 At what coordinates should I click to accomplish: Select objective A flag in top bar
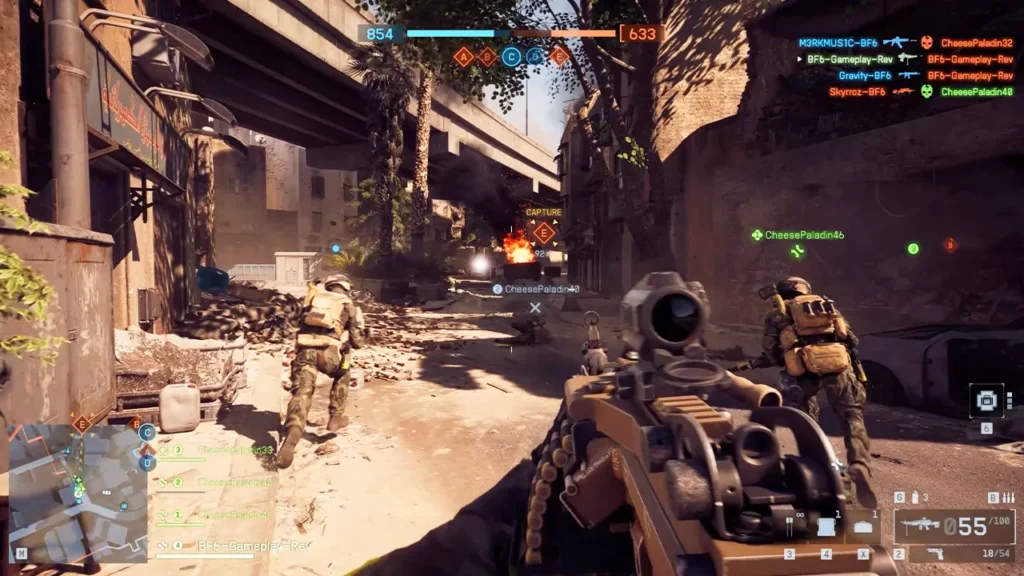[463, 57]
